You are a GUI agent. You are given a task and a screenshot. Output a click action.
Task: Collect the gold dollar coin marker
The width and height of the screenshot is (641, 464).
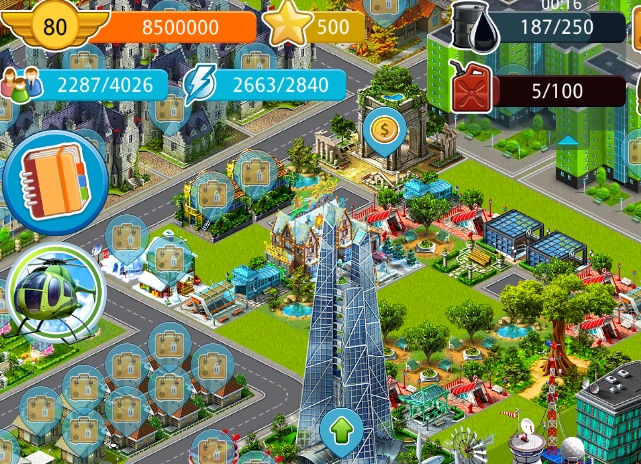[384, 129]
